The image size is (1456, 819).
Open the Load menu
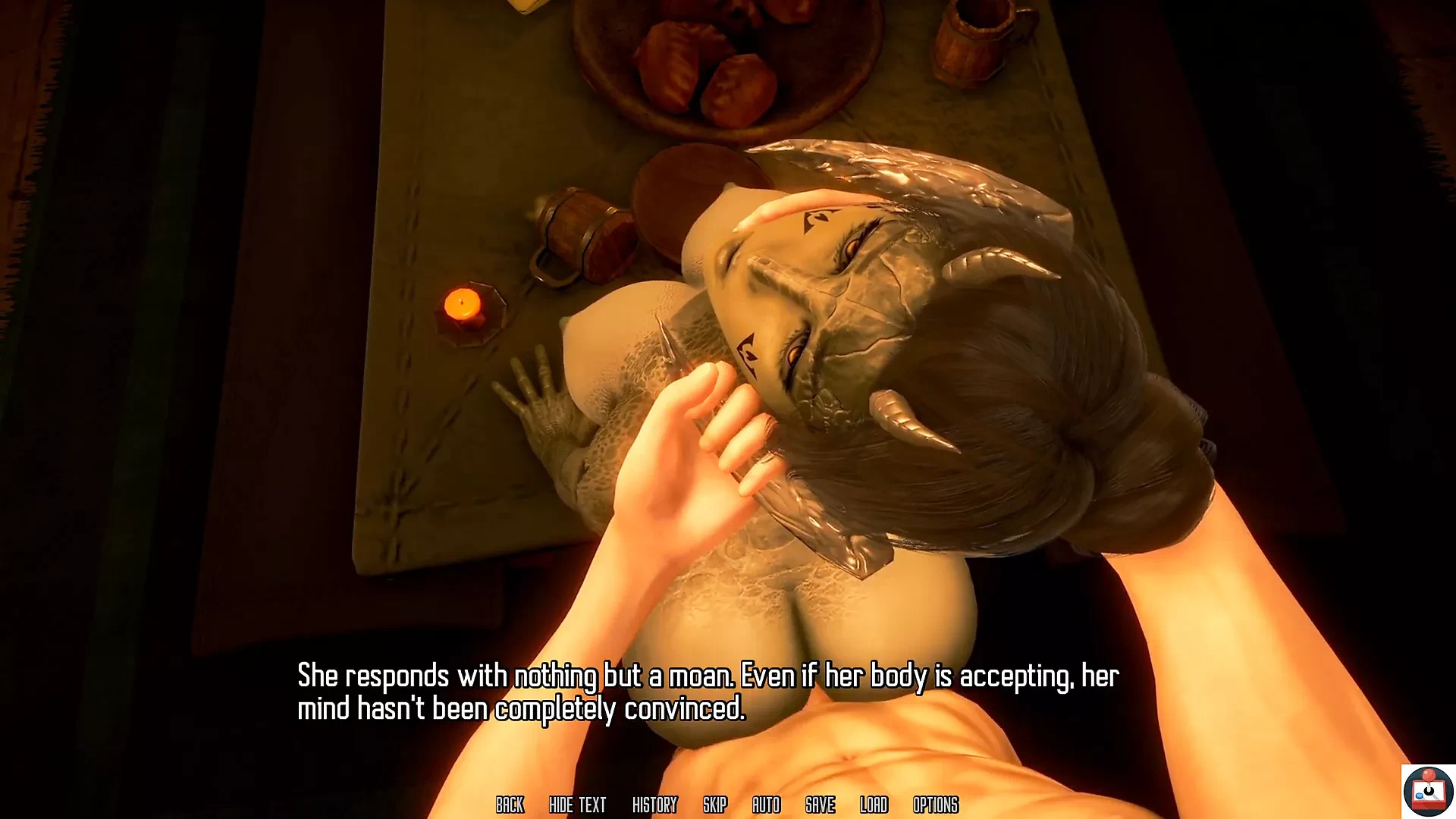pos(874,805)
